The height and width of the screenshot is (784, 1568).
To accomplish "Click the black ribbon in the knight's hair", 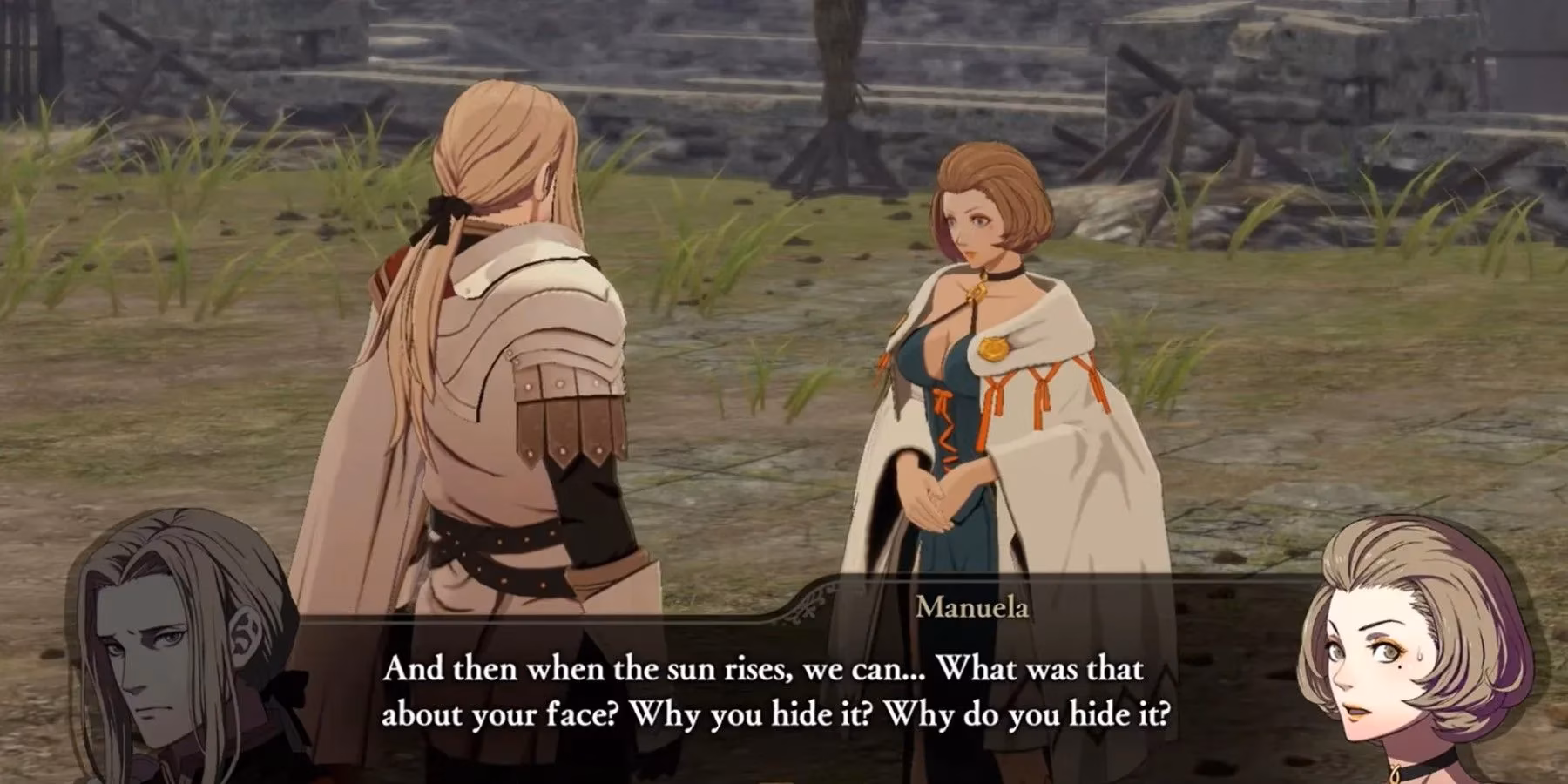I will point(444,212).
